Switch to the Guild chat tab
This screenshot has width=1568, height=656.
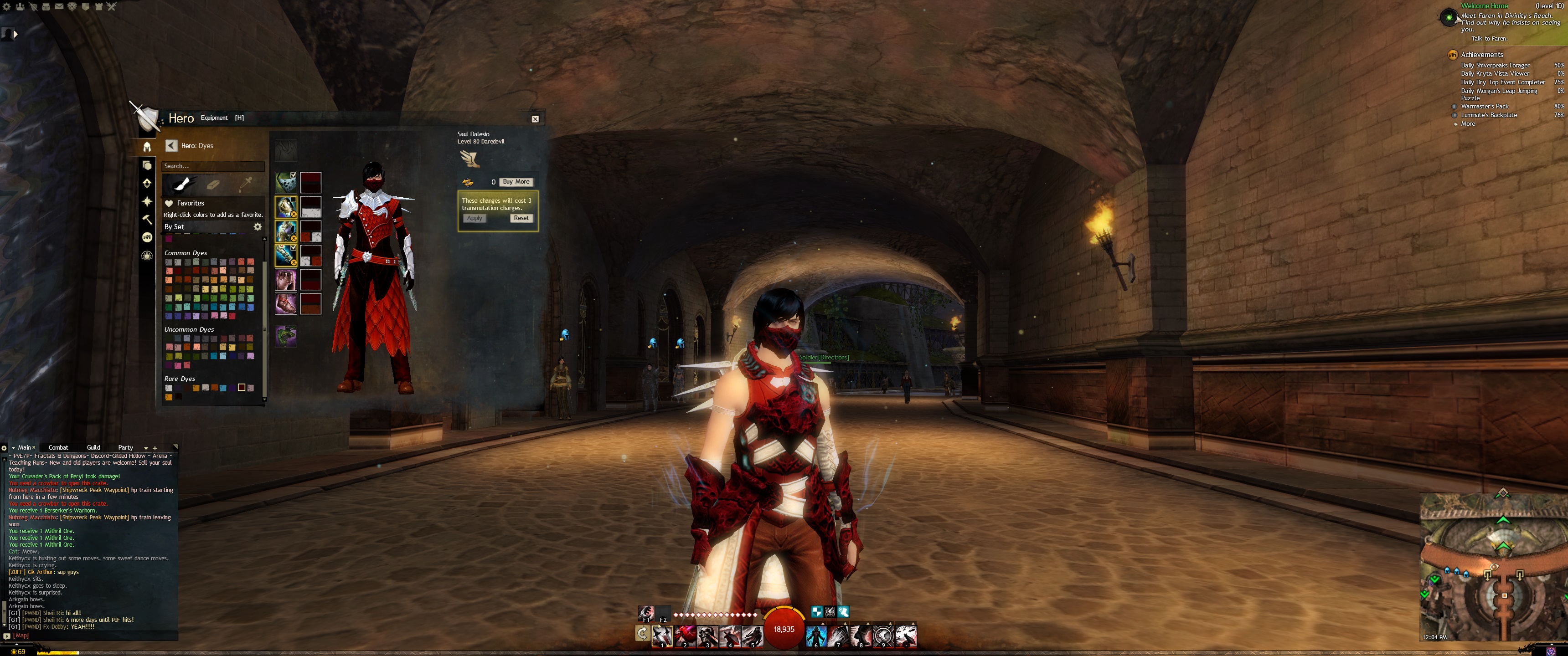(93, 447)
